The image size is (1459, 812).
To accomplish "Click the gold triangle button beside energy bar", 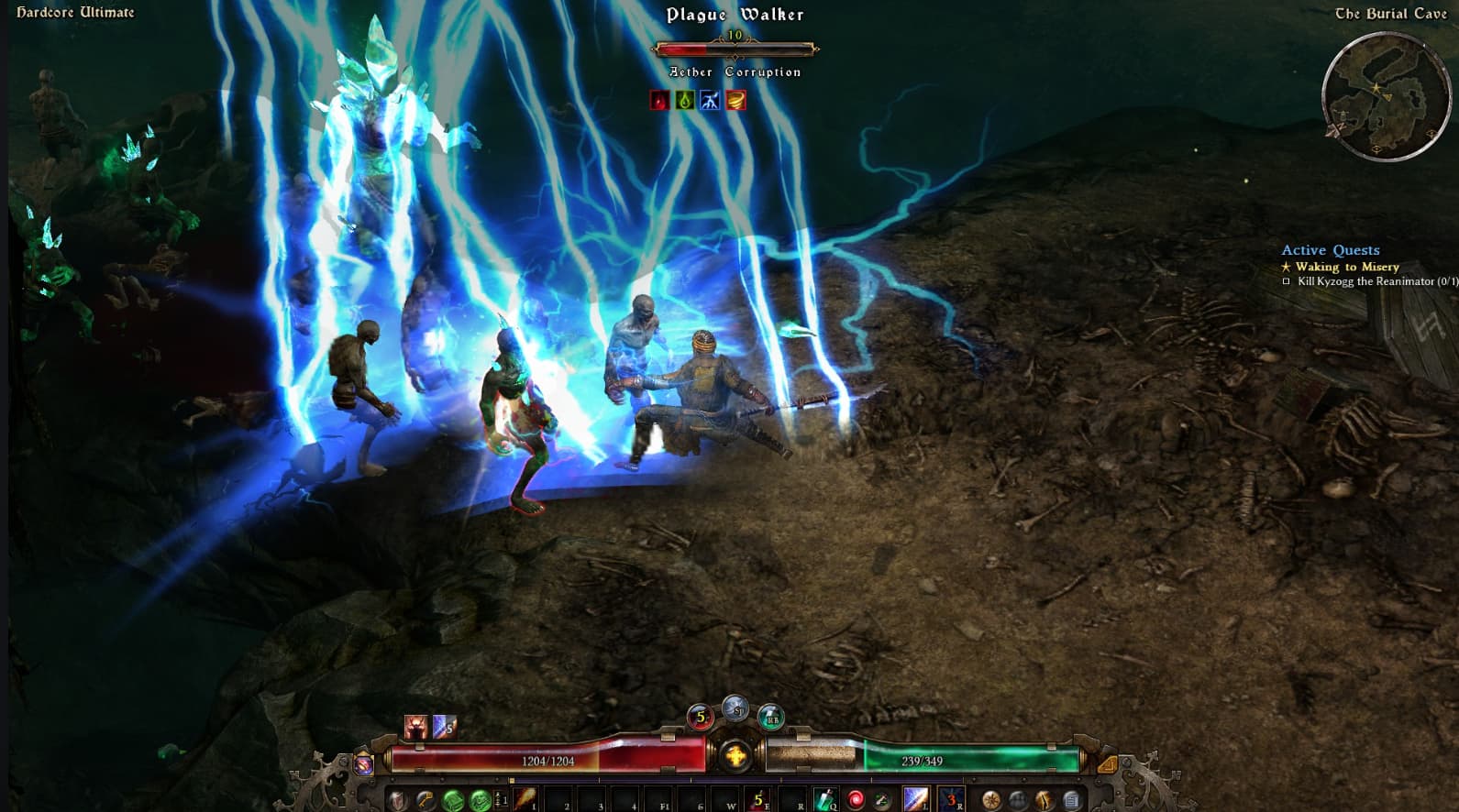I will coord(1106,763).
